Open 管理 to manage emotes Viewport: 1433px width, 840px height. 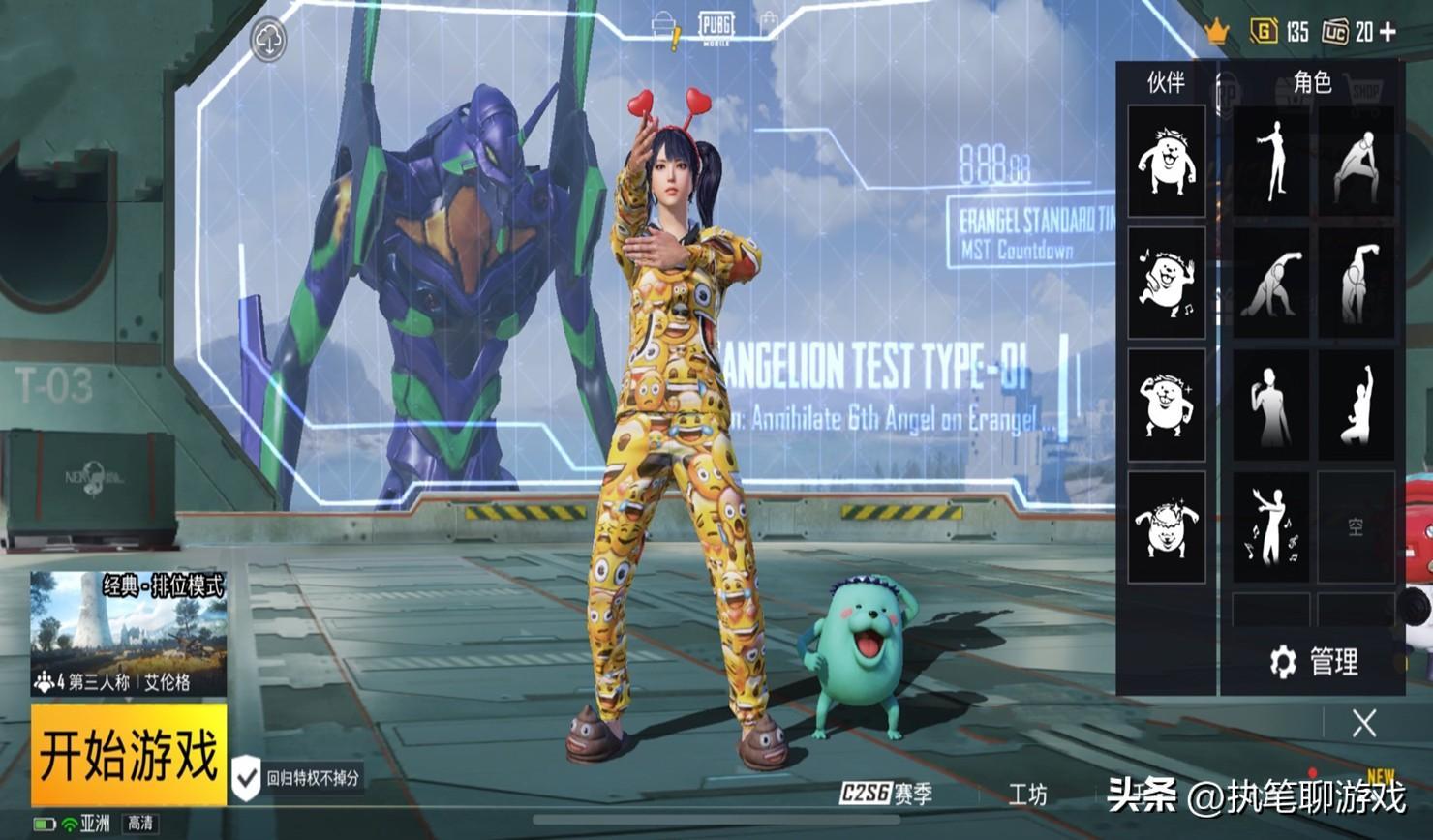coord(1314,662)
